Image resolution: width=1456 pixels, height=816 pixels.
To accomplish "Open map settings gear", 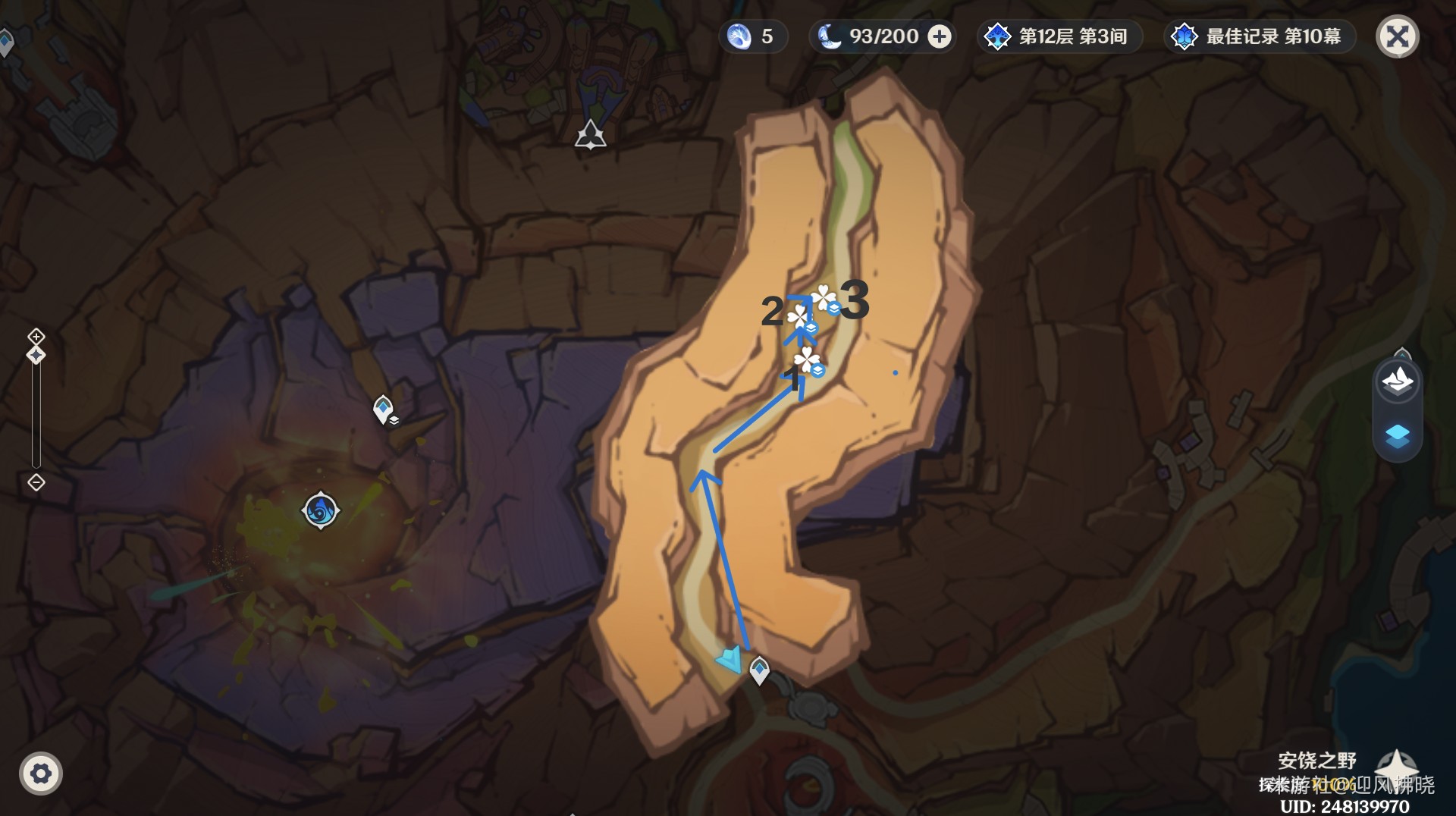I will coord(41,774).
